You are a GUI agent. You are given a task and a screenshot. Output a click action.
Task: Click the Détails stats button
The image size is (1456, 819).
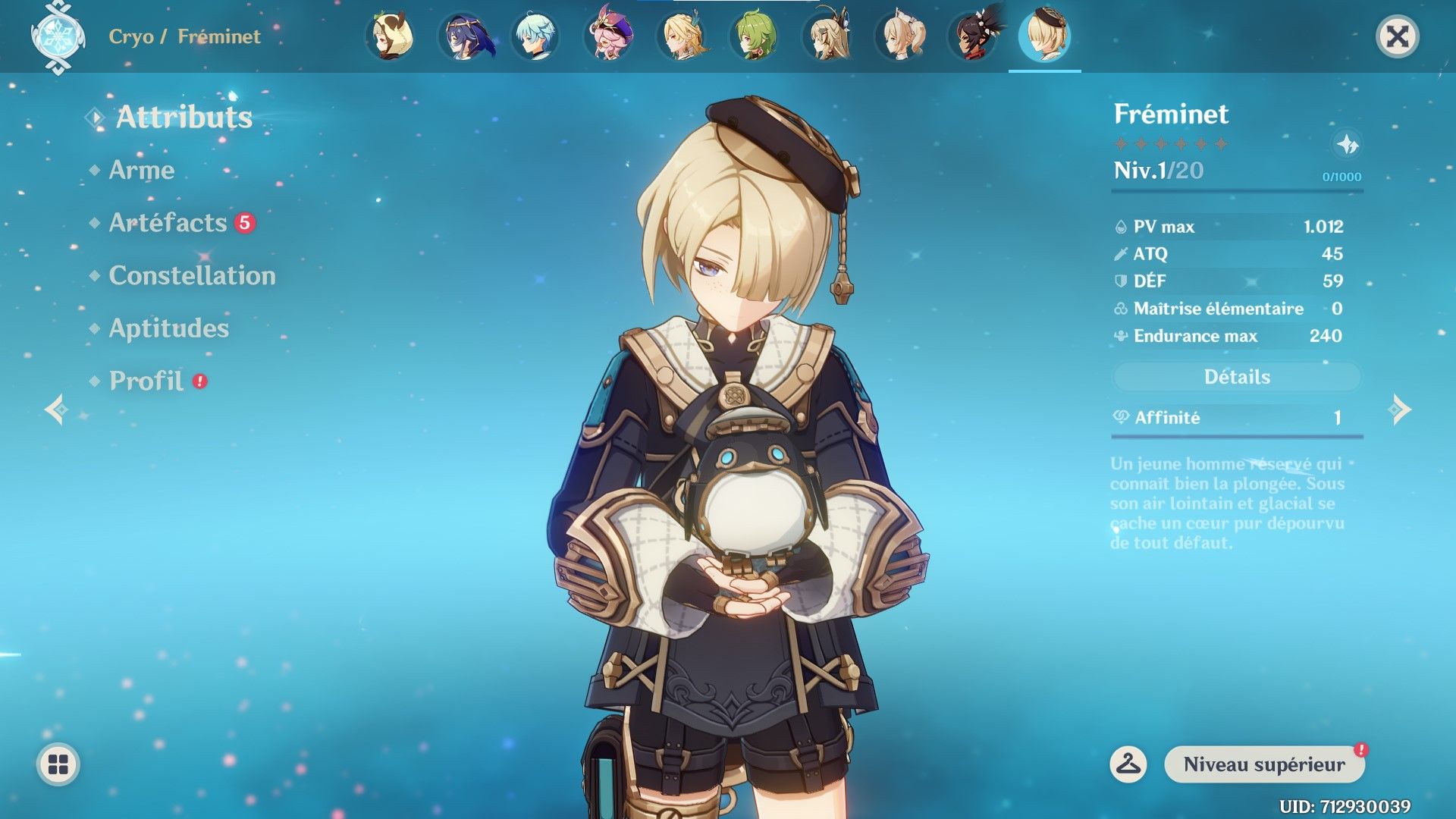click(x=1237, y=377)
